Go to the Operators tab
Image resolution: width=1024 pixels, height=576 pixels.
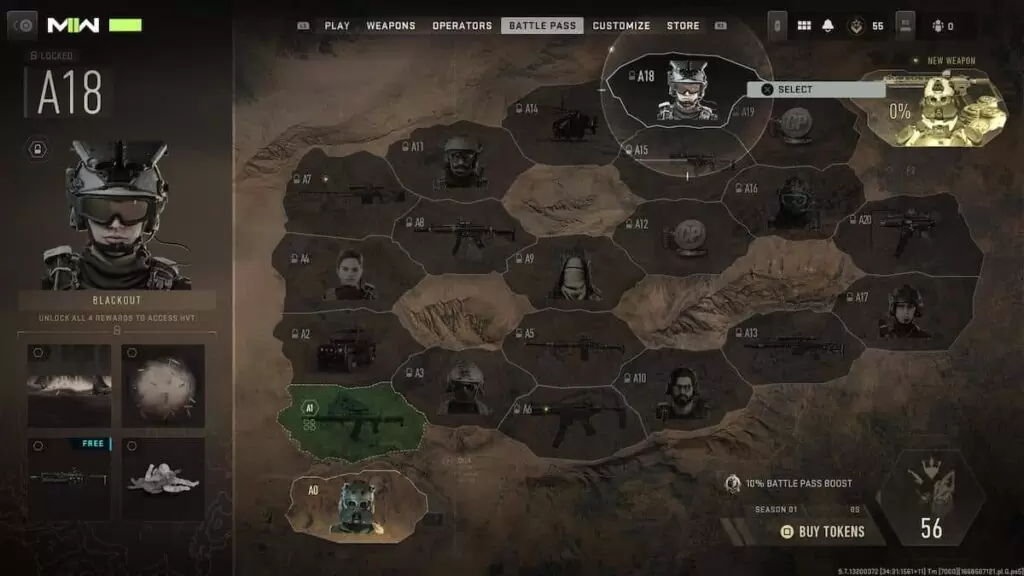click(462, 26)
